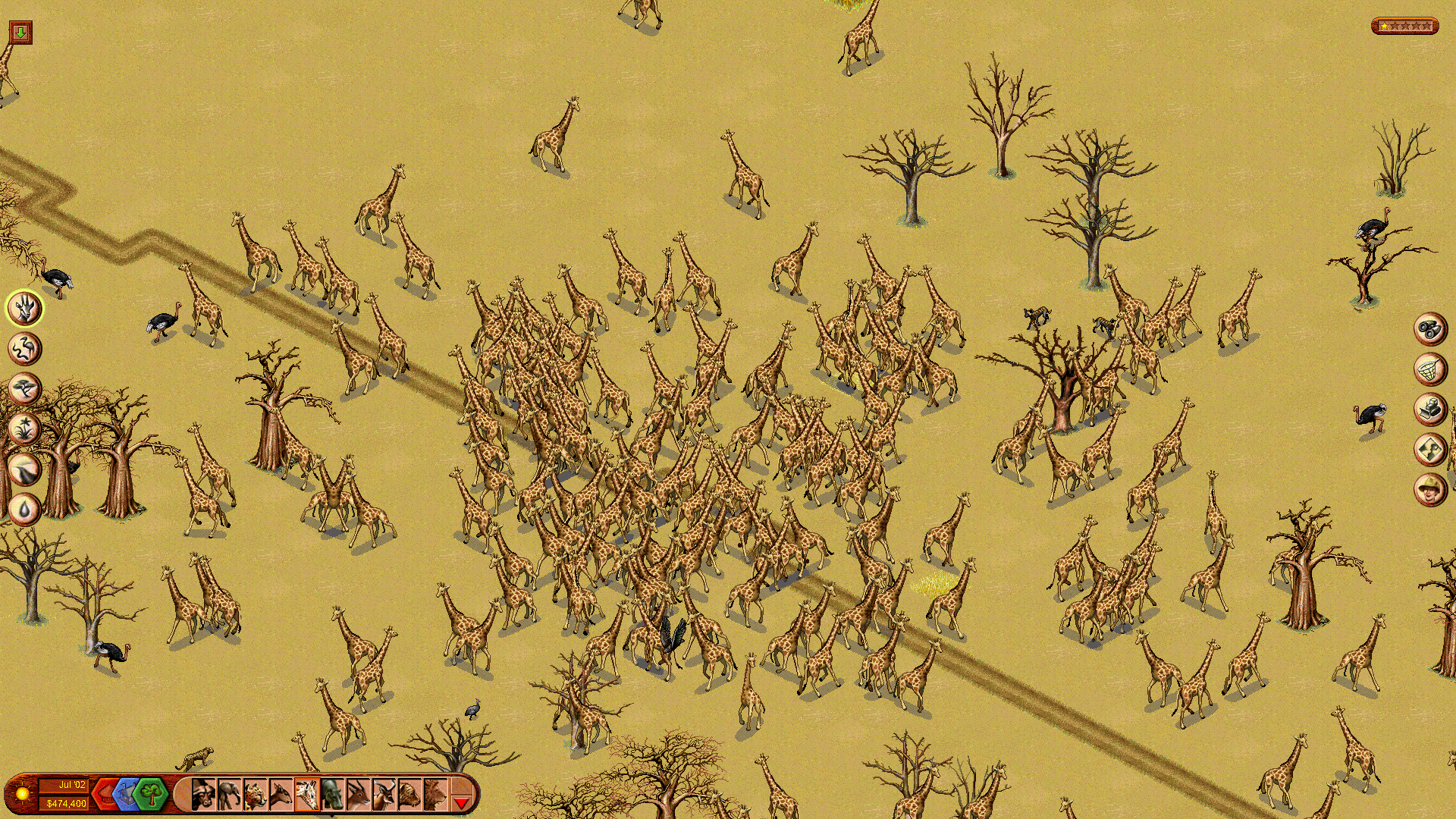The image size is (1456, 819).
Task: Select the bulldozer demolish tool
Action: point(1430,409)
